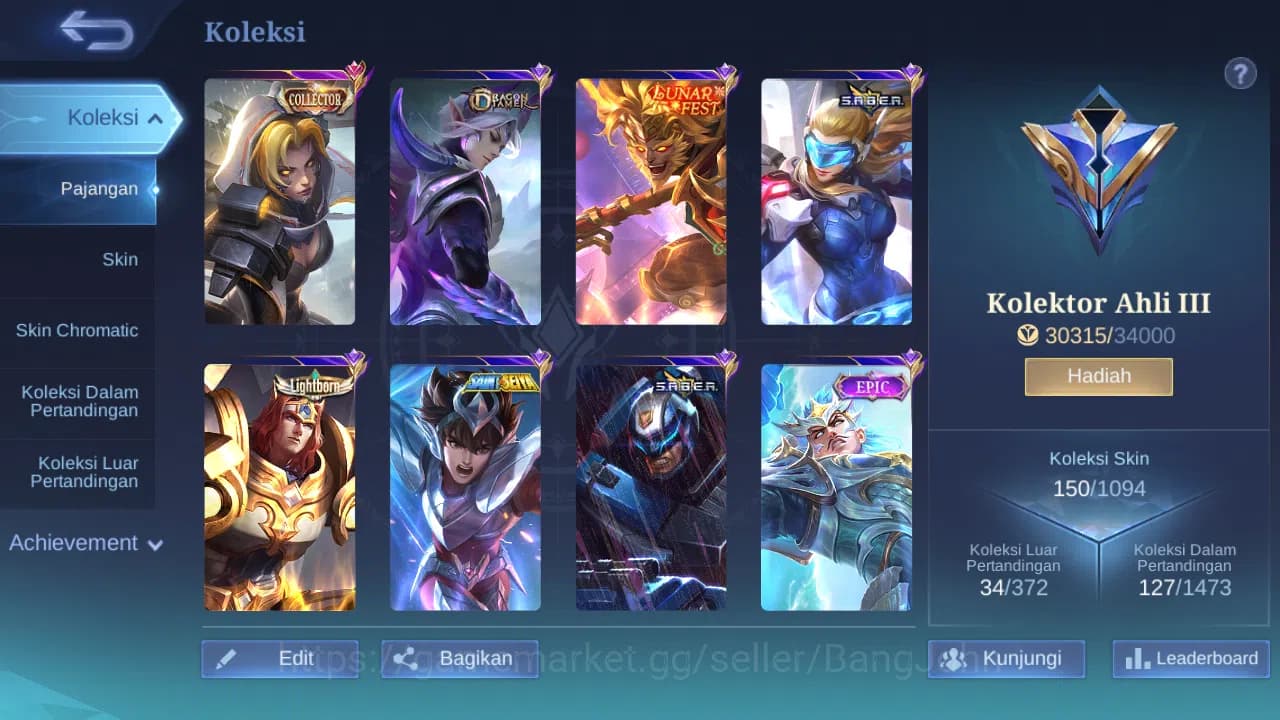Claim rewards with the Hadiah button
This screenshot has height=720, width=1280.
(1098, 376)
